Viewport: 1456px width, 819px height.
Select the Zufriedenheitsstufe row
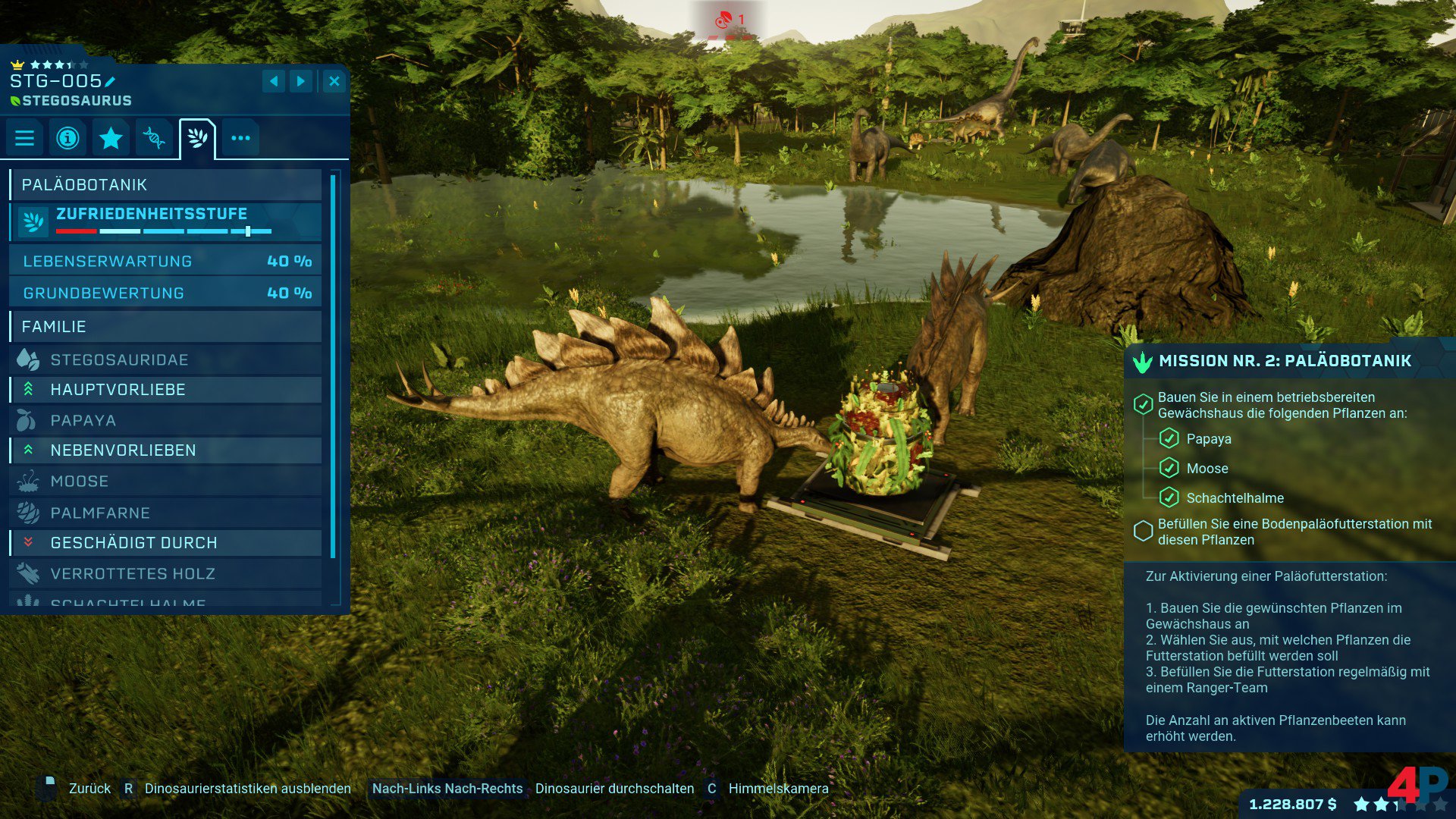[165, 221]
